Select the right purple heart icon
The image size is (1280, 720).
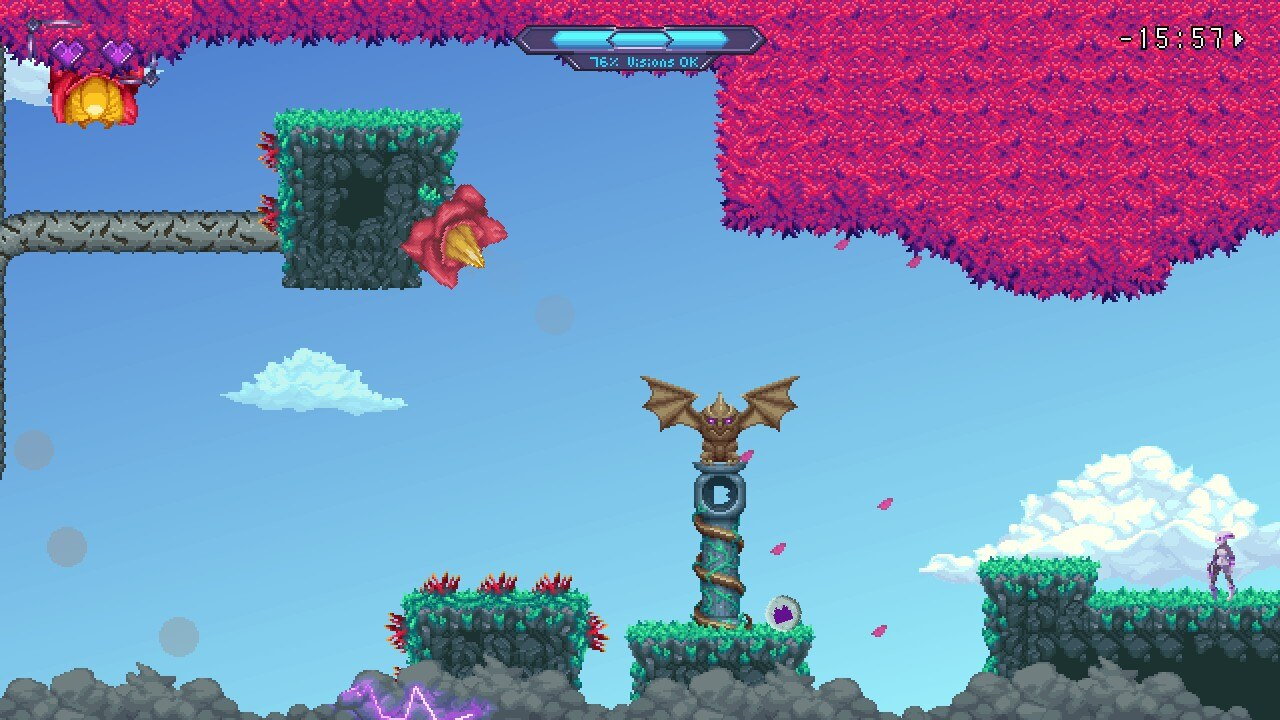click(117, 50)
